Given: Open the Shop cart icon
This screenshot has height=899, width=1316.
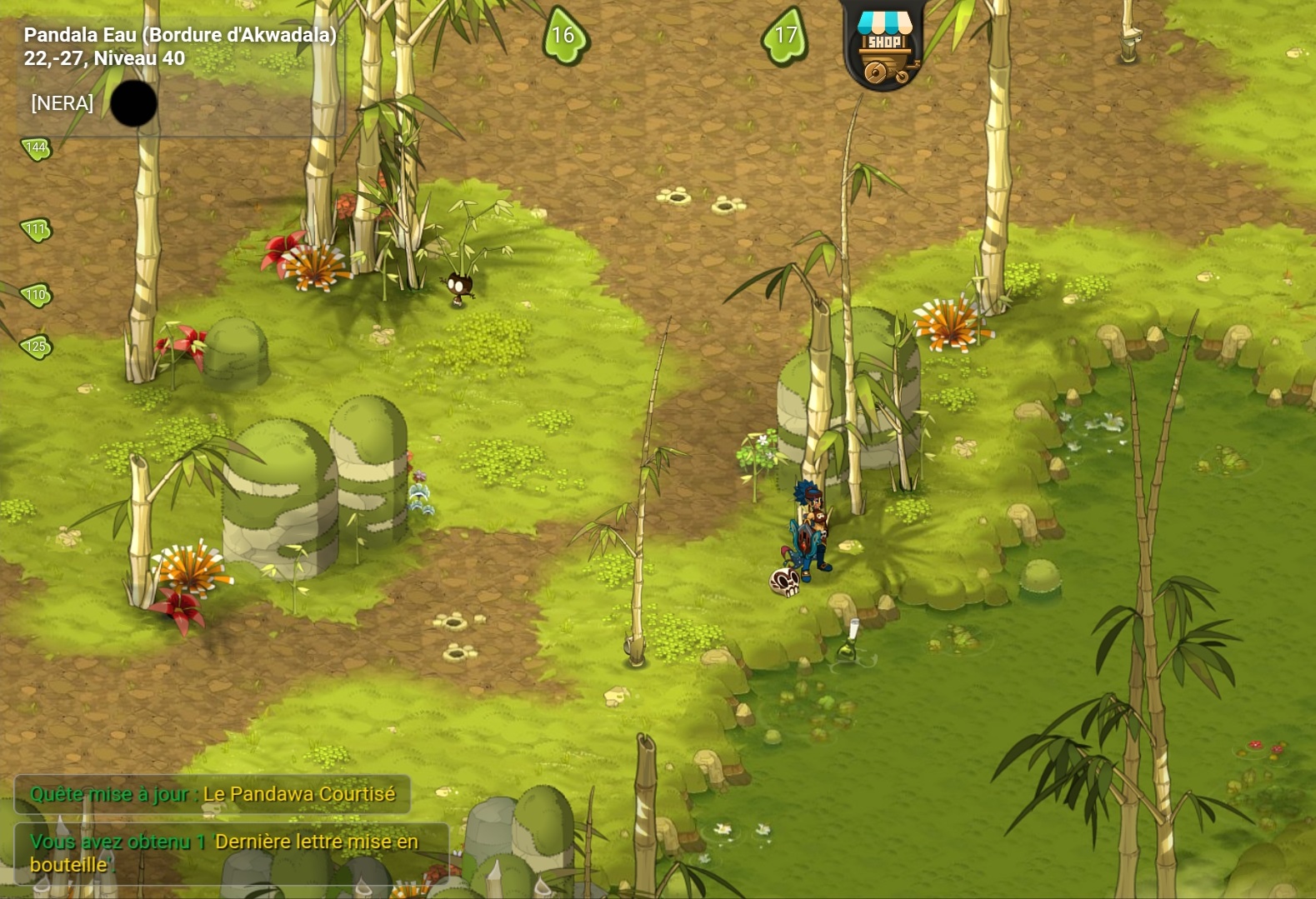Looking at the screenshot, I should [x=884, y=48].
